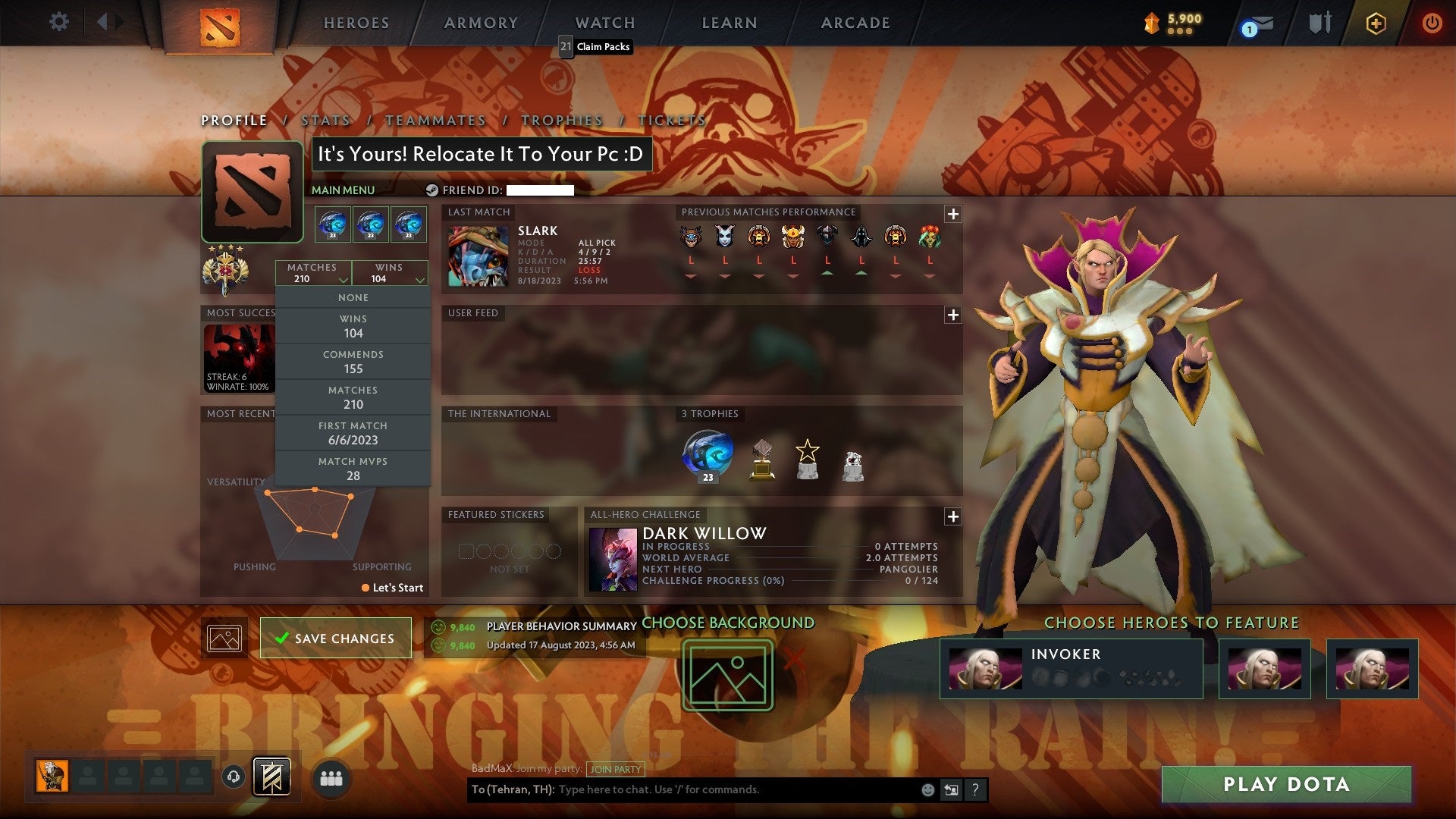This screenshot has width=1456, height=819.
Task: Toggle voice chat with the headset icon
Action: pos(235,777)
